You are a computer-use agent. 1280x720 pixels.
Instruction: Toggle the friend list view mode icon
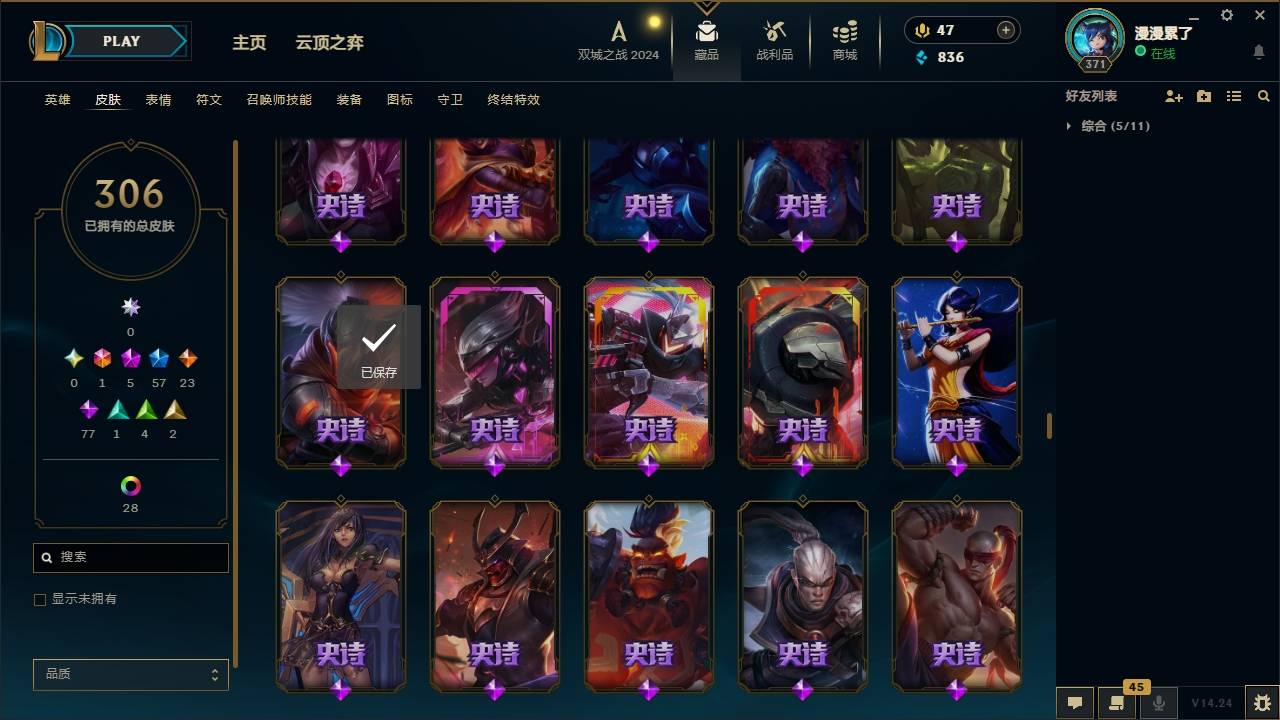pos(1234,96)
